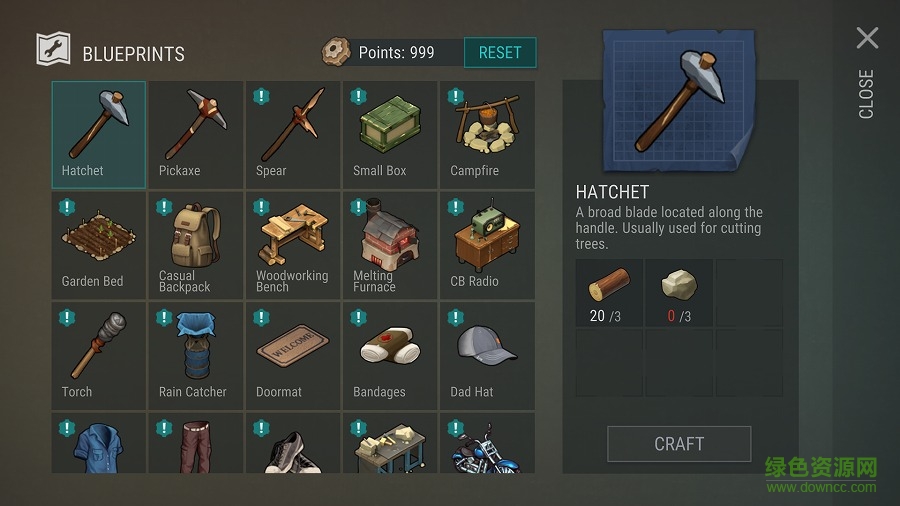Image resolution: width=900 pixels, height=506 pixels.
Task: Choose the Dad Hat blueprint
Action: 486,355
